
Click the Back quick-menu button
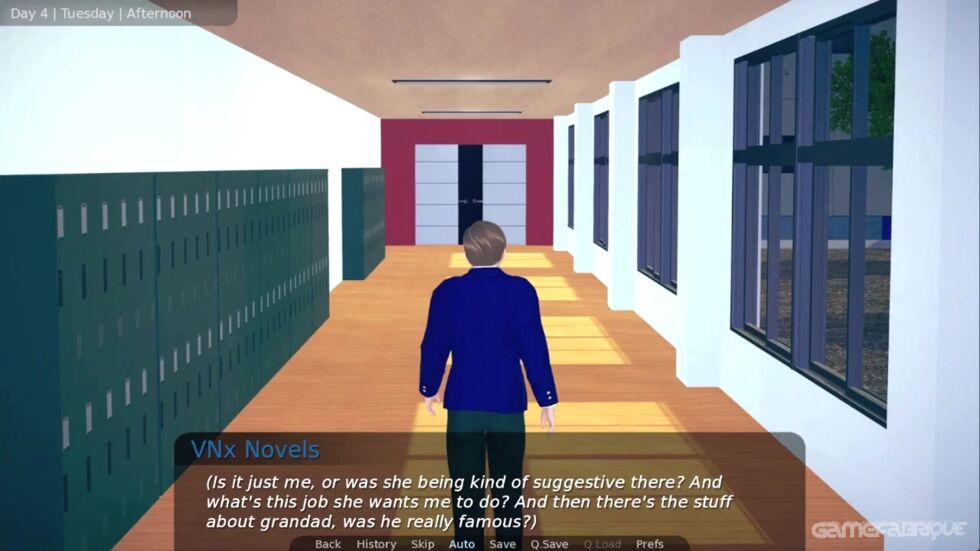328,544
